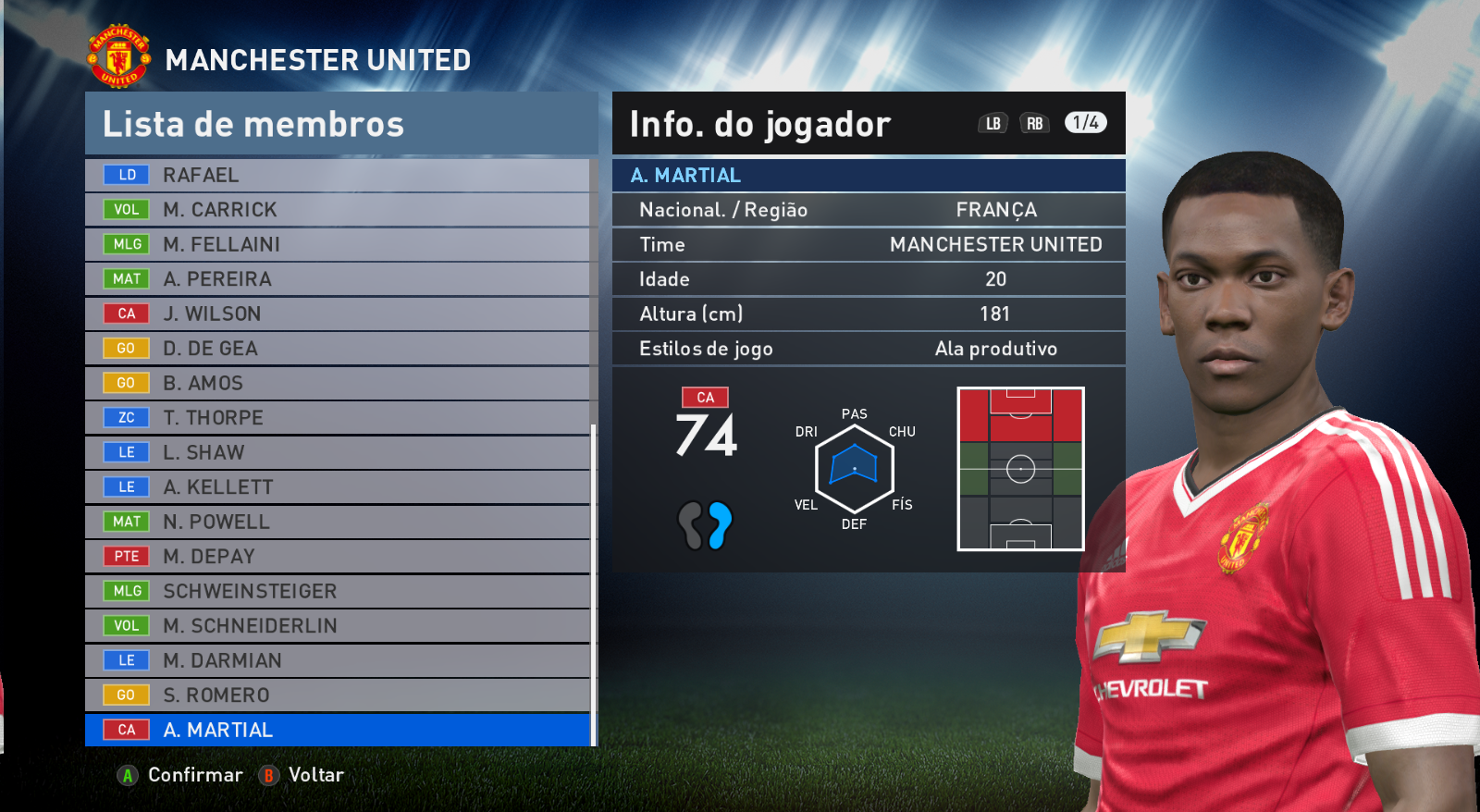
Task: Select B. Amos in the list
Action: pos(338,383)
